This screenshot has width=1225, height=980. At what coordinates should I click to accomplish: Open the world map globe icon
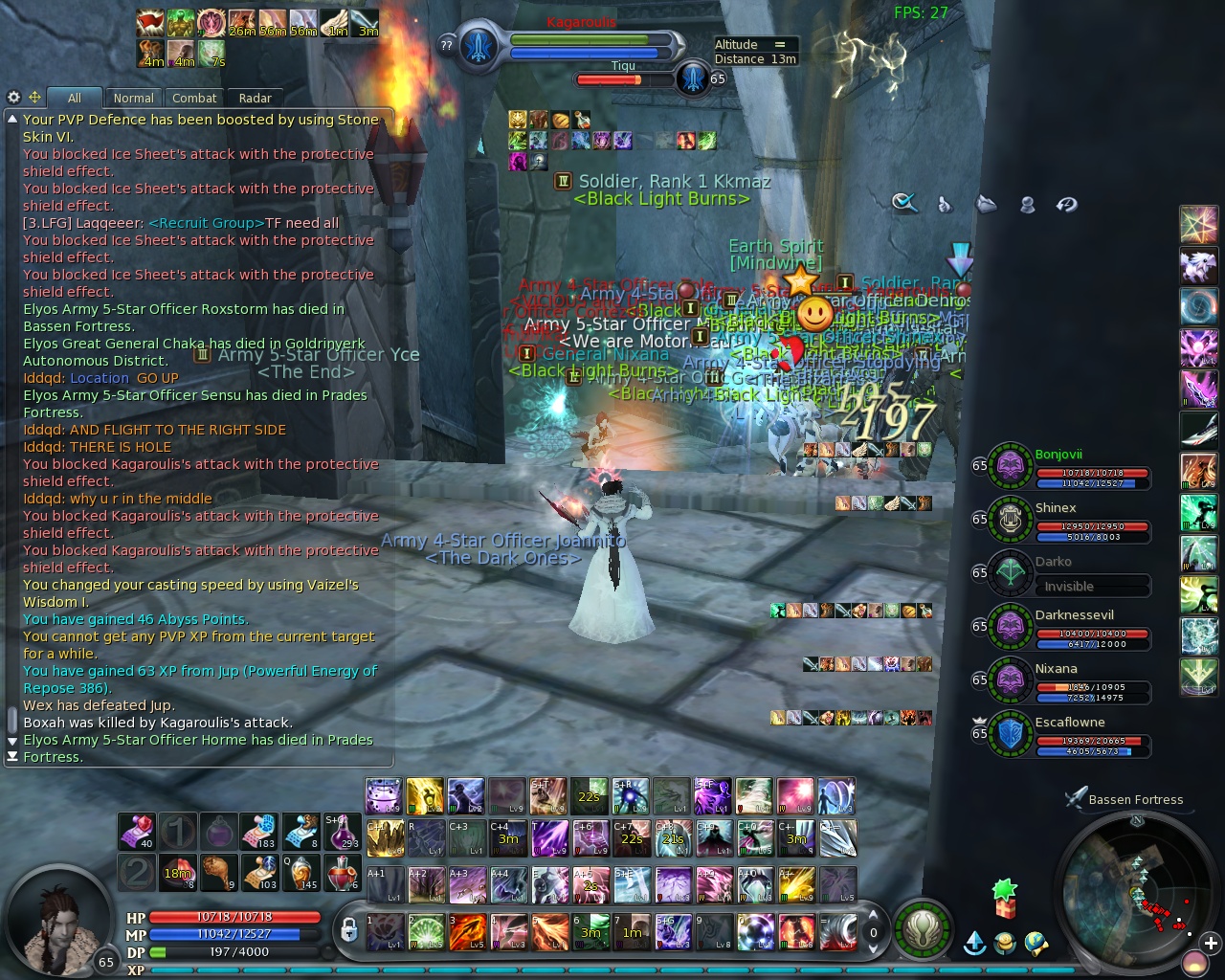[1038, 943]
